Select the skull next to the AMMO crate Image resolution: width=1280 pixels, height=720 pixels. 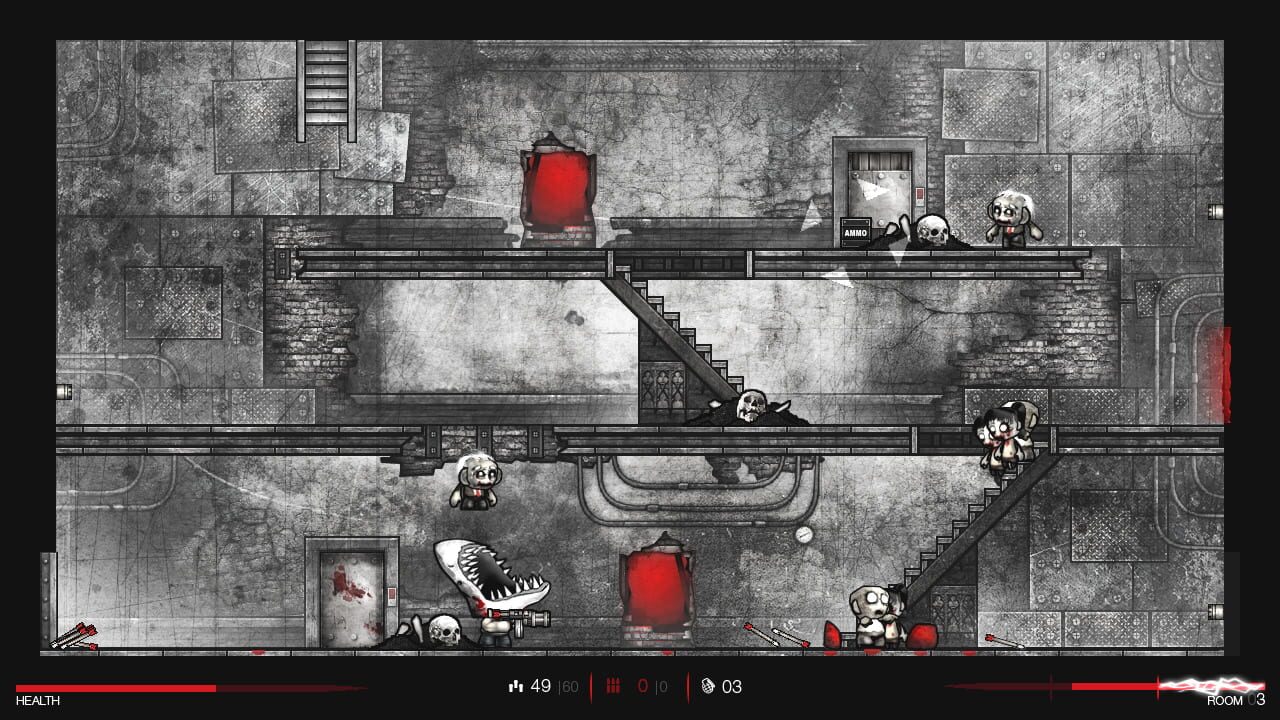(x=931, y=230)
